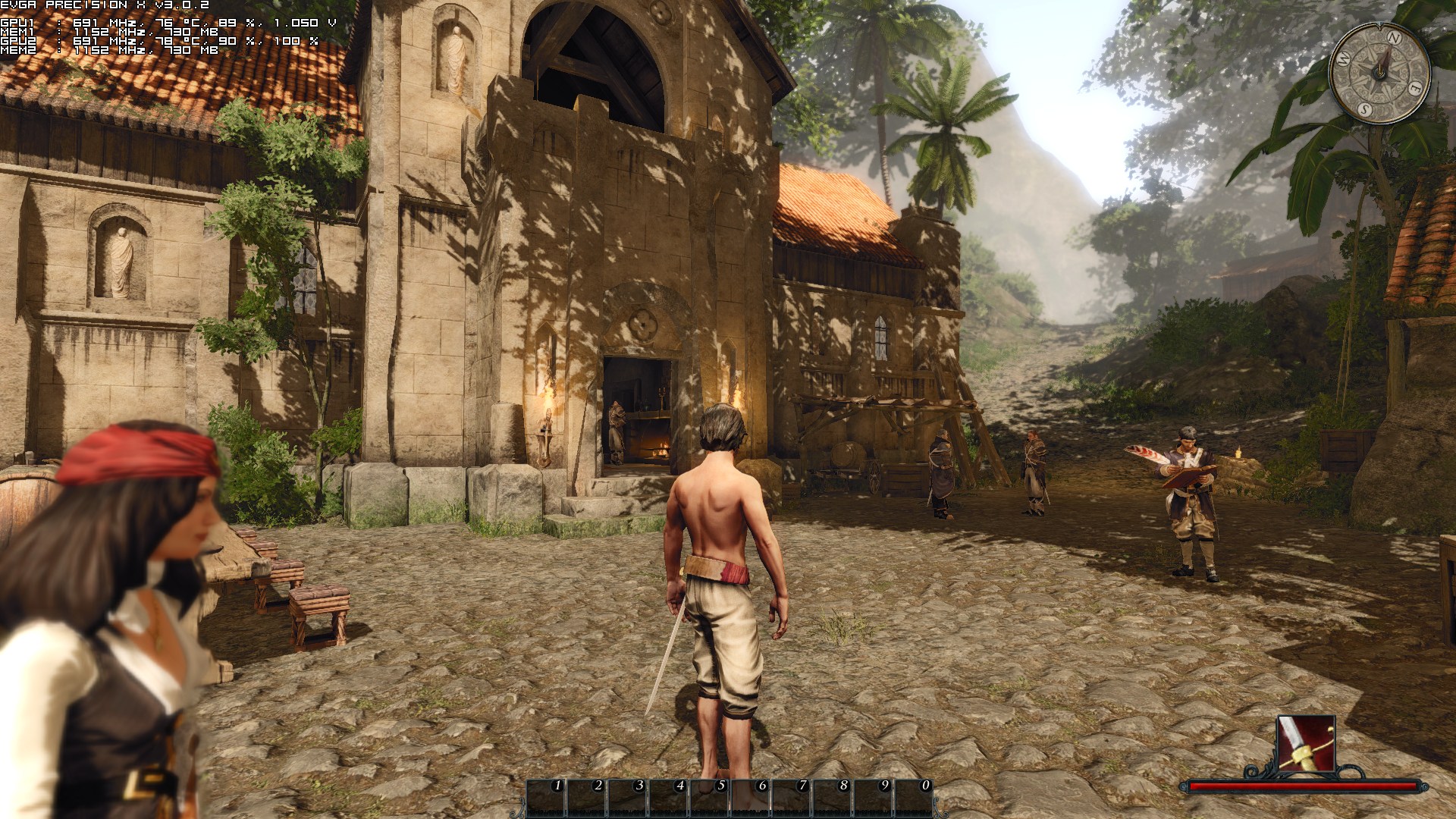Activate hotbar slot number 5
The image size is (1456, 819).
tap(711, 798)
